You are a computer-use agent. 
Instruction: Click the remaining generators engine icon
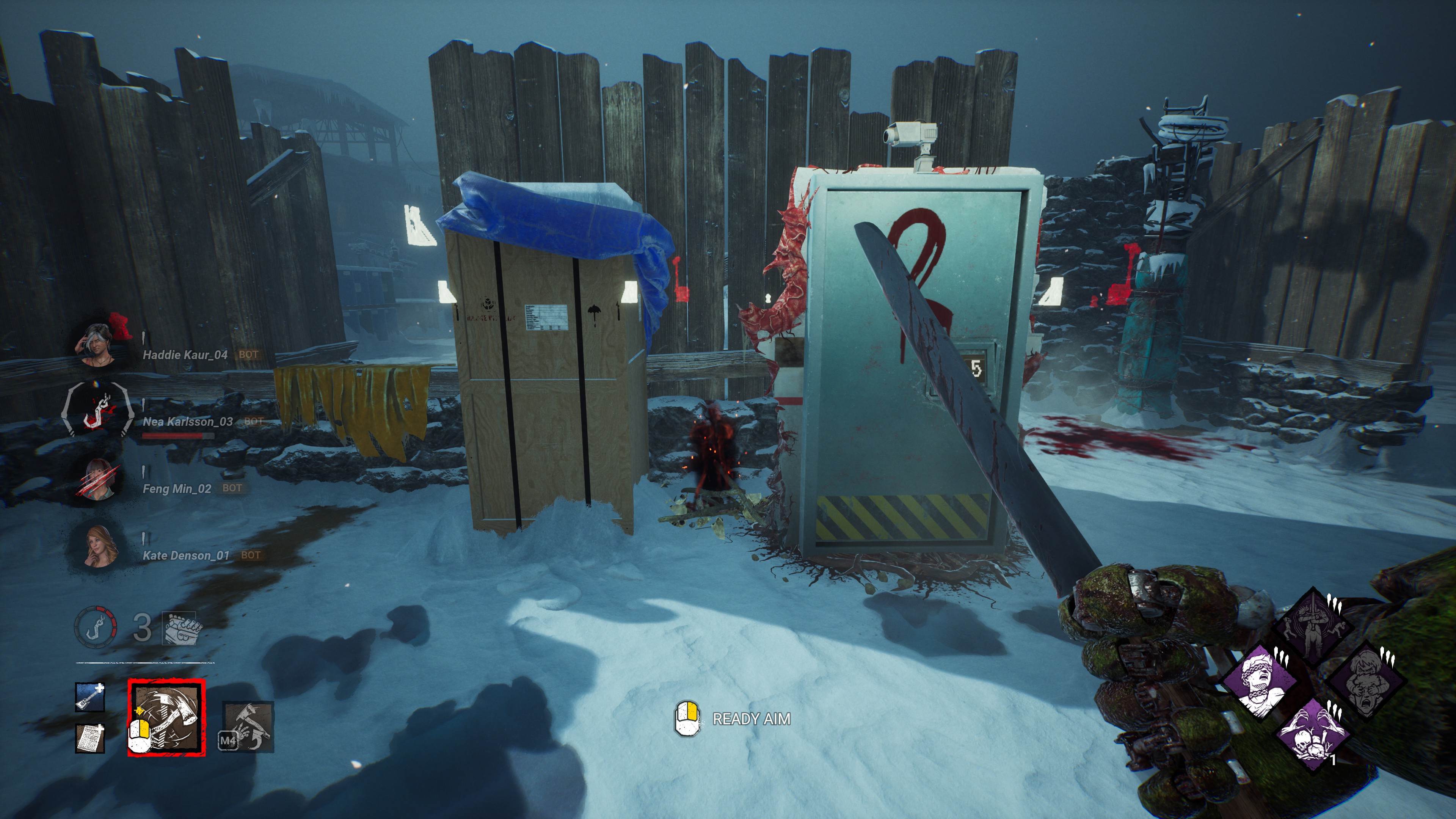tap(180, 628)
